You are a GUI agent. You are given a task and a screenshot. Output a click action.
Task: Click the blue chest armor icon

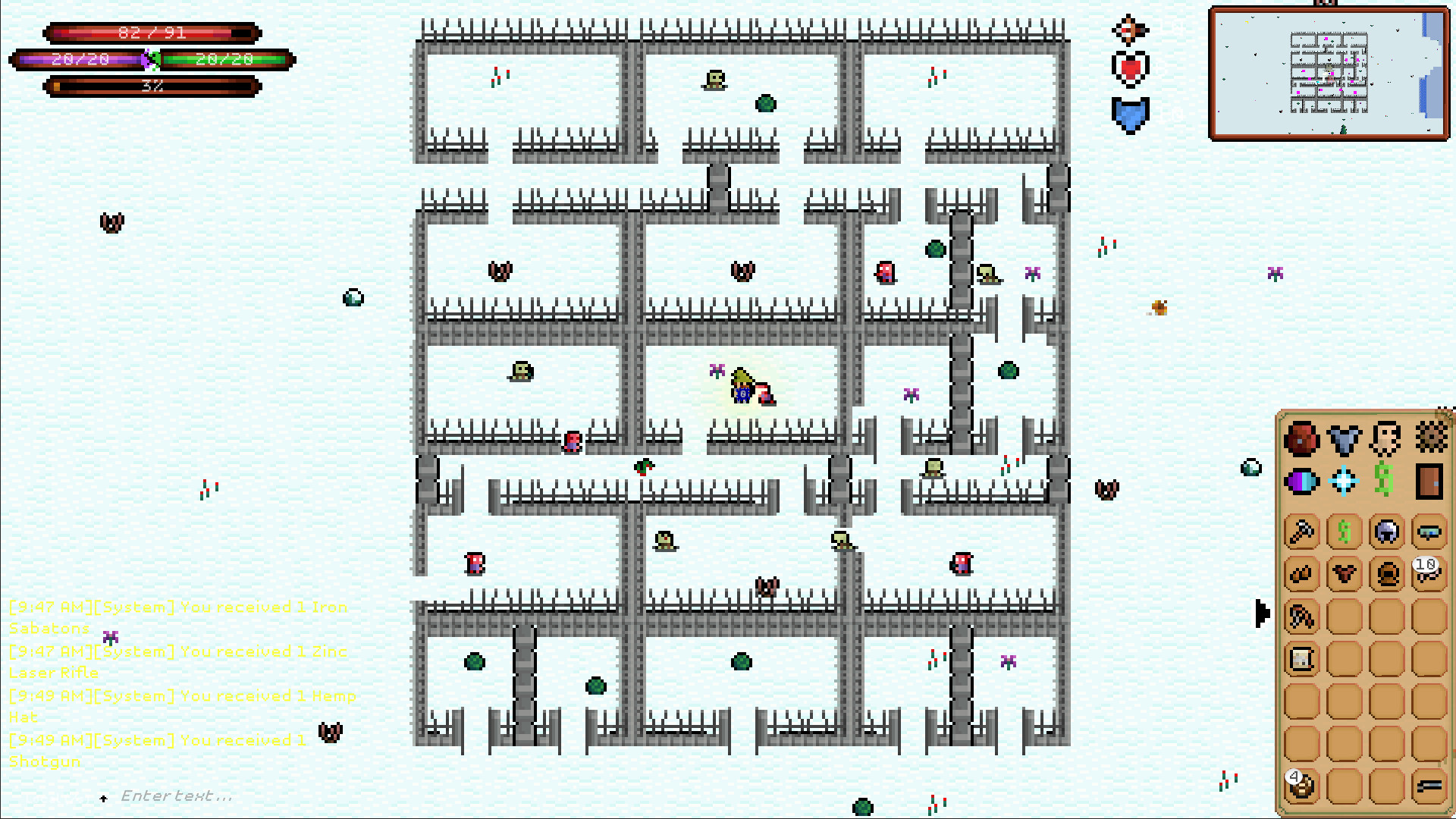[1342, 438]
